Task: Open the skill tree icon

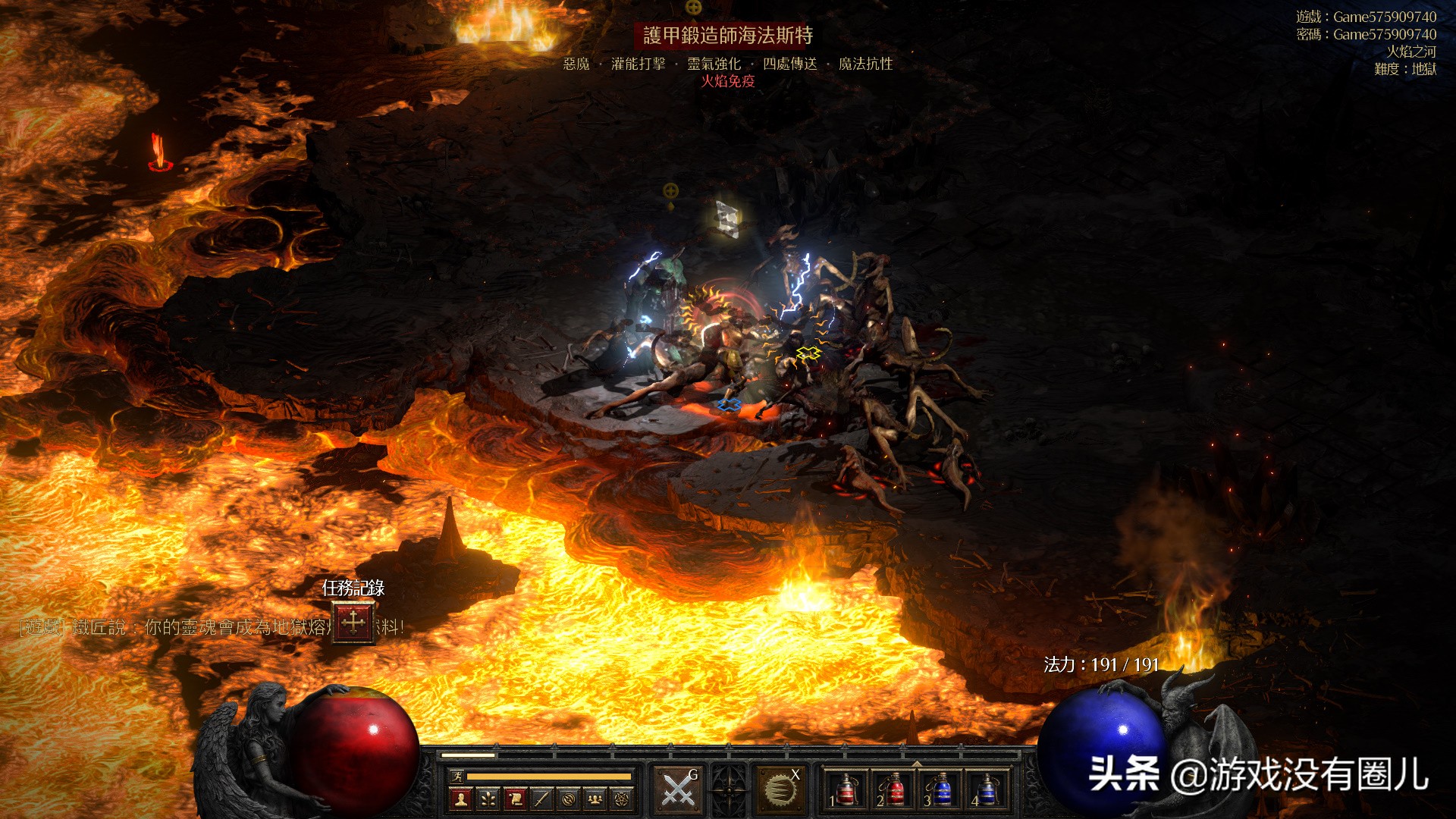Action: click(x=488, y=798)
